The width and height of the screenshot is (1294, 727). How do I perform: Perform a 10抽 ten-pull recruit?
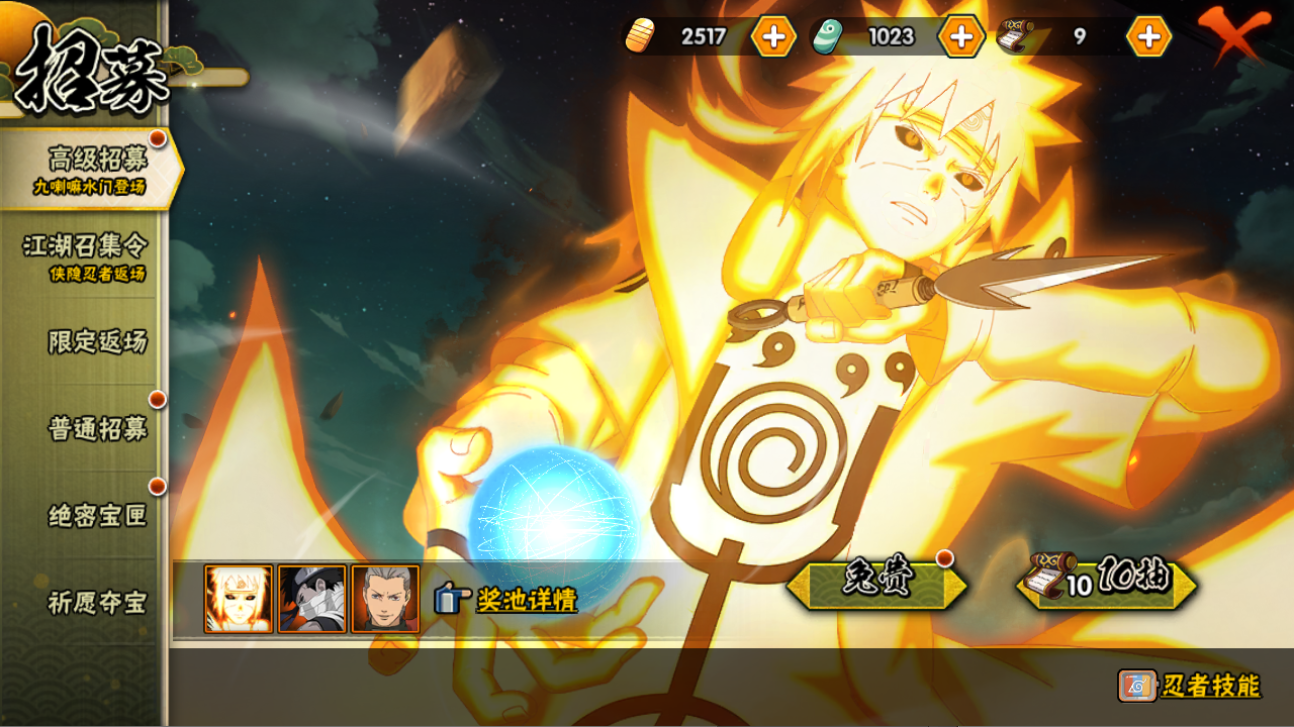click(1108, 582)
